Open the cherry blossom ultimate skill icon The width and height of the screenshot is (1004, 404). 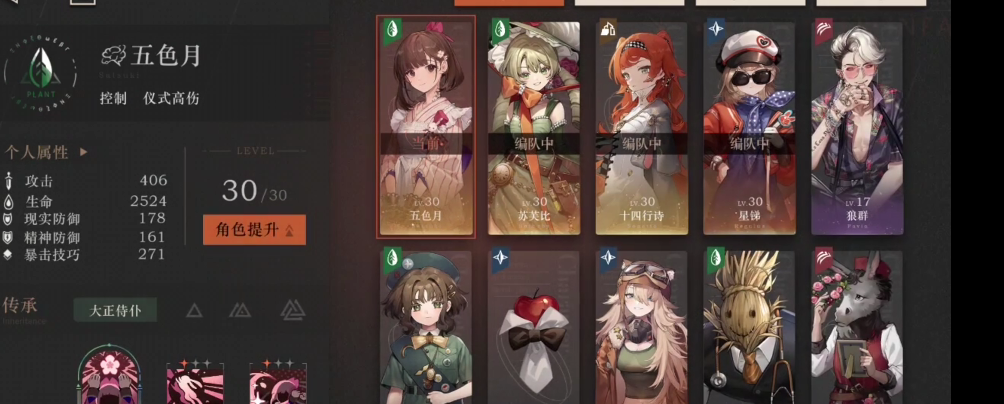click(x=108, y=378)
